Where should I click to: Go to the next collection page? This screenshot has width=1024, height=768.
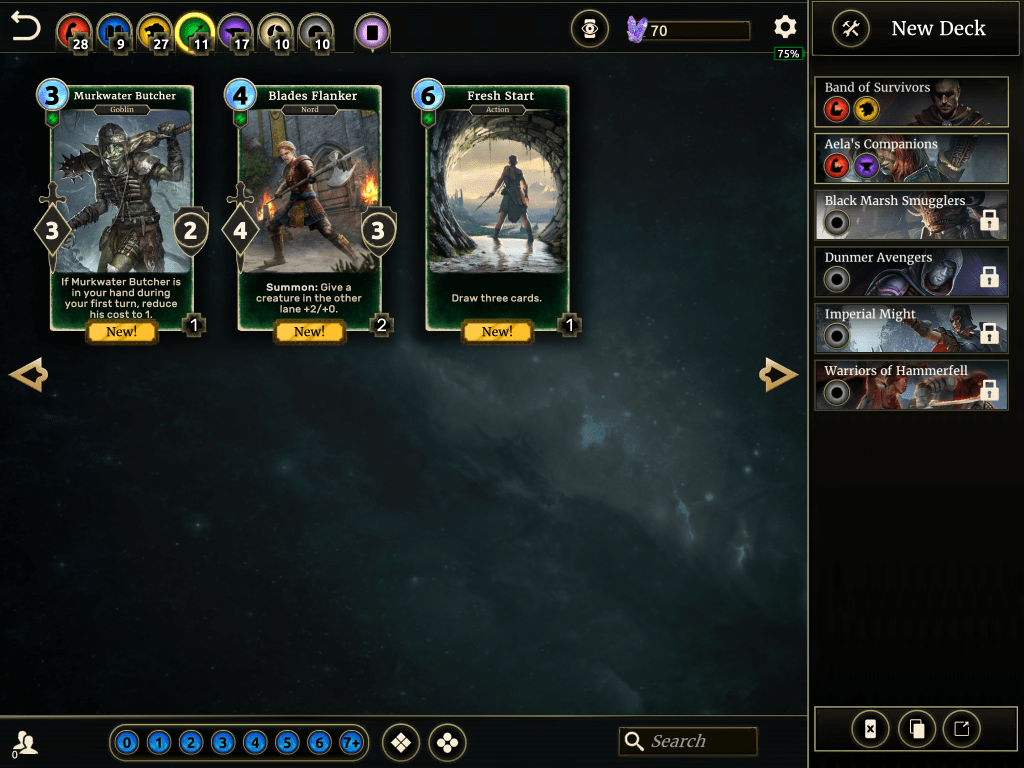tap(779, 375)
